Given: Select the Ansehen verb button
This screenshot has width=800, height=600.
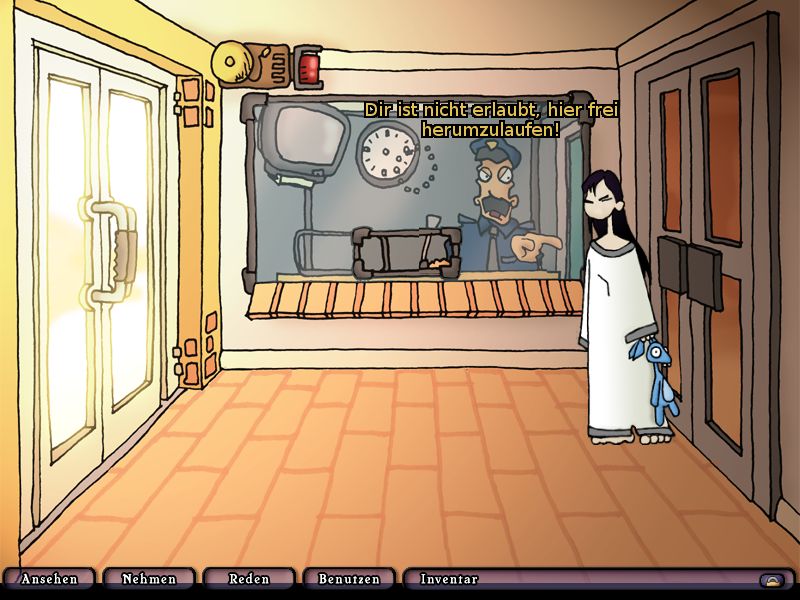Looking at the screenshot, I should click(x=49, y=579).
